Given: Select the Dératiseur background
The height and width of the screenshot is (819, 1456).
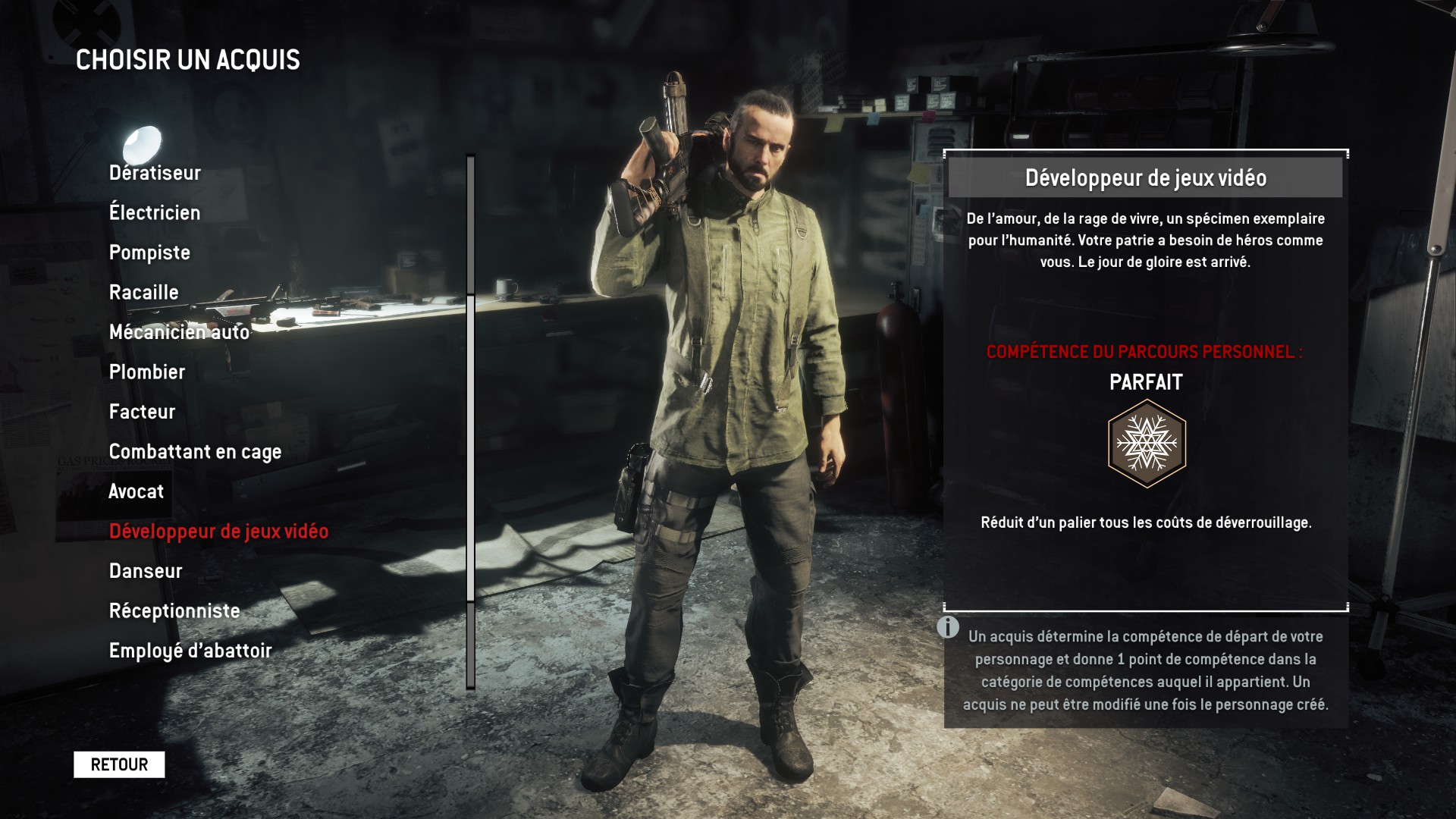Looking at the screenshot, I should click(155, 173).
